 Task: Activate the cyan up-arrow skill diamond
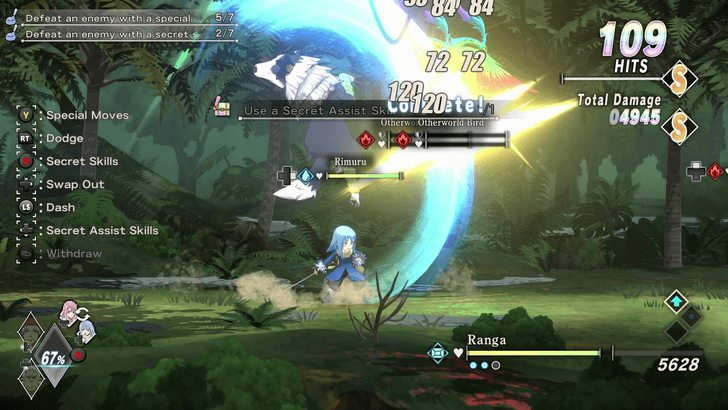click(x=677, y=300)
